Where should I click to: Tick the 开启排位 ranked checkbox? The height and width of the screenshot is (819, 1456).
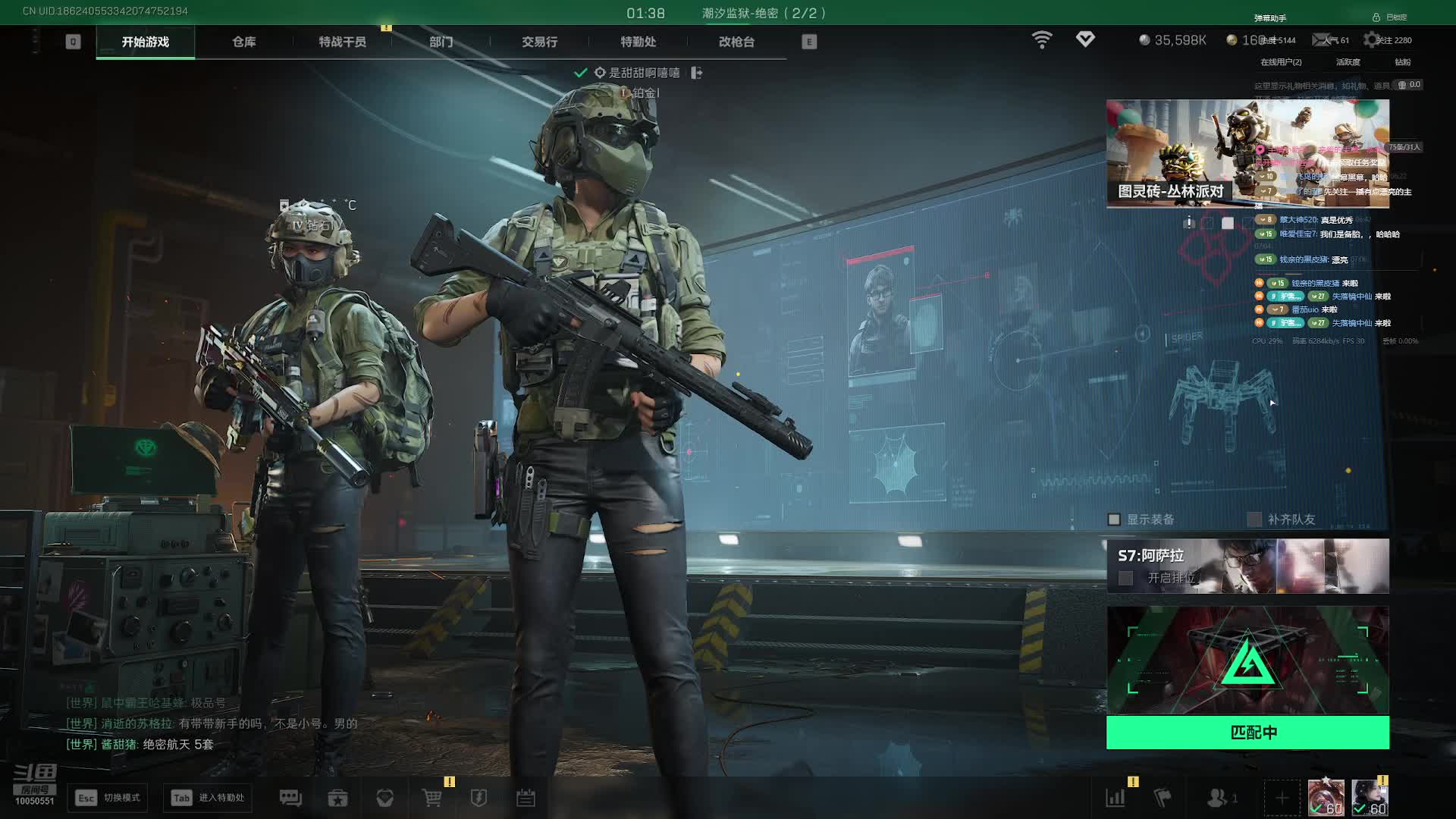pos(1126,578)
